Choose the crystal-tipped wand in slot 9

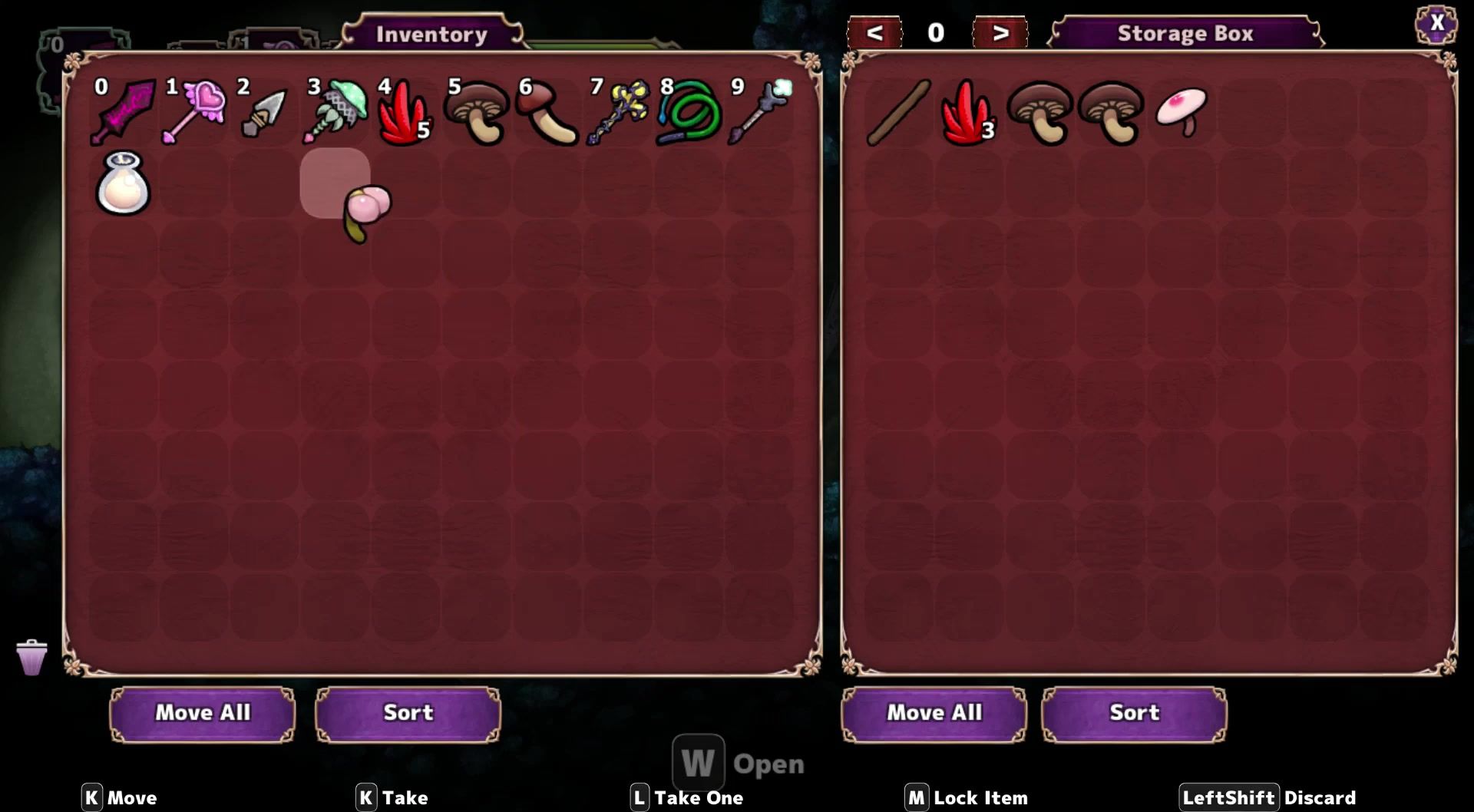[x=760, y=113]
